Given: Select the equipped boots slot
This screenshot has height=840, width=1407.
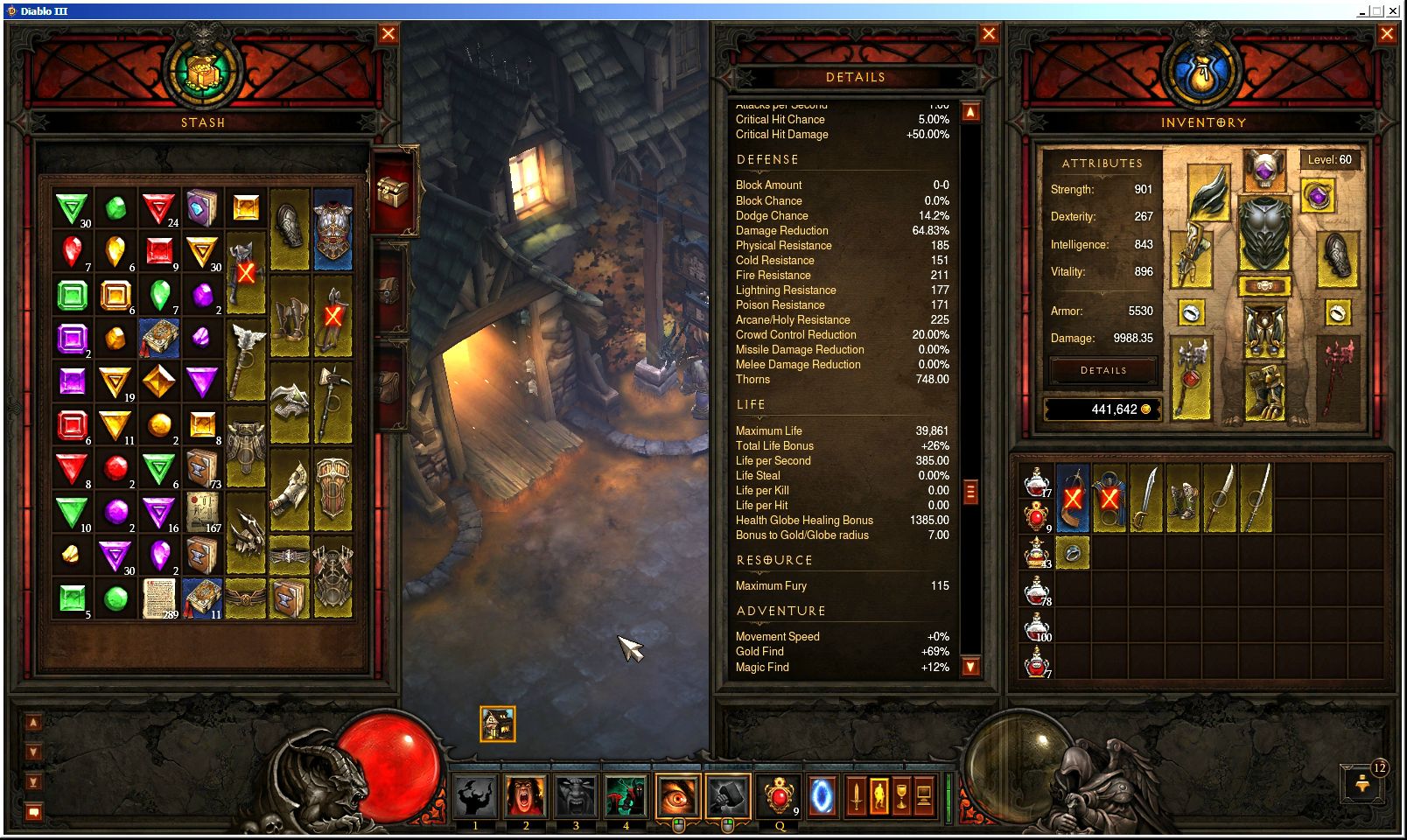Looking at the screenshot, I should (1264, 390).
